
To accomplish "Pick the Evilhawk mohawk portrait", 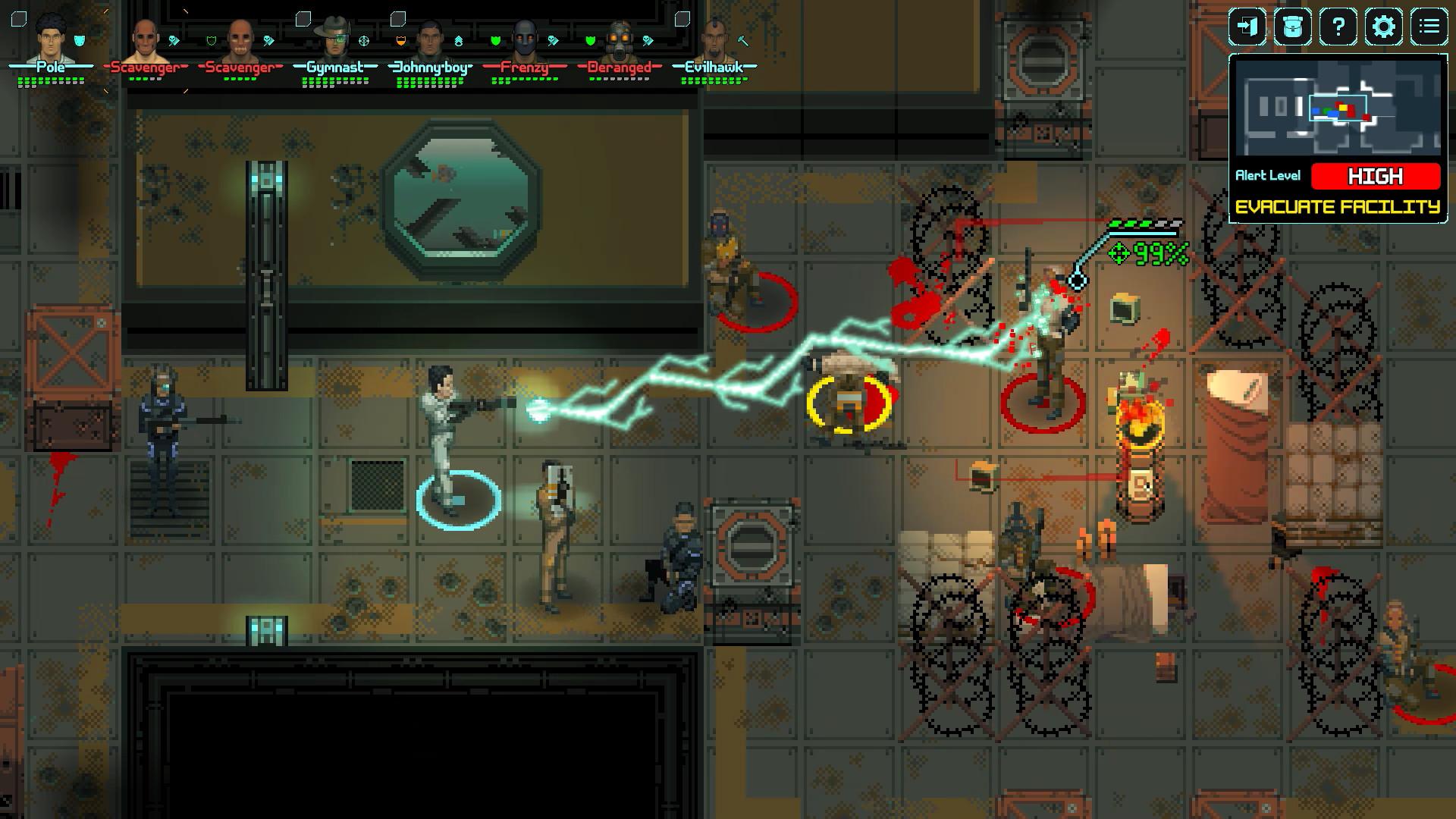I will (x=714, y=39).
